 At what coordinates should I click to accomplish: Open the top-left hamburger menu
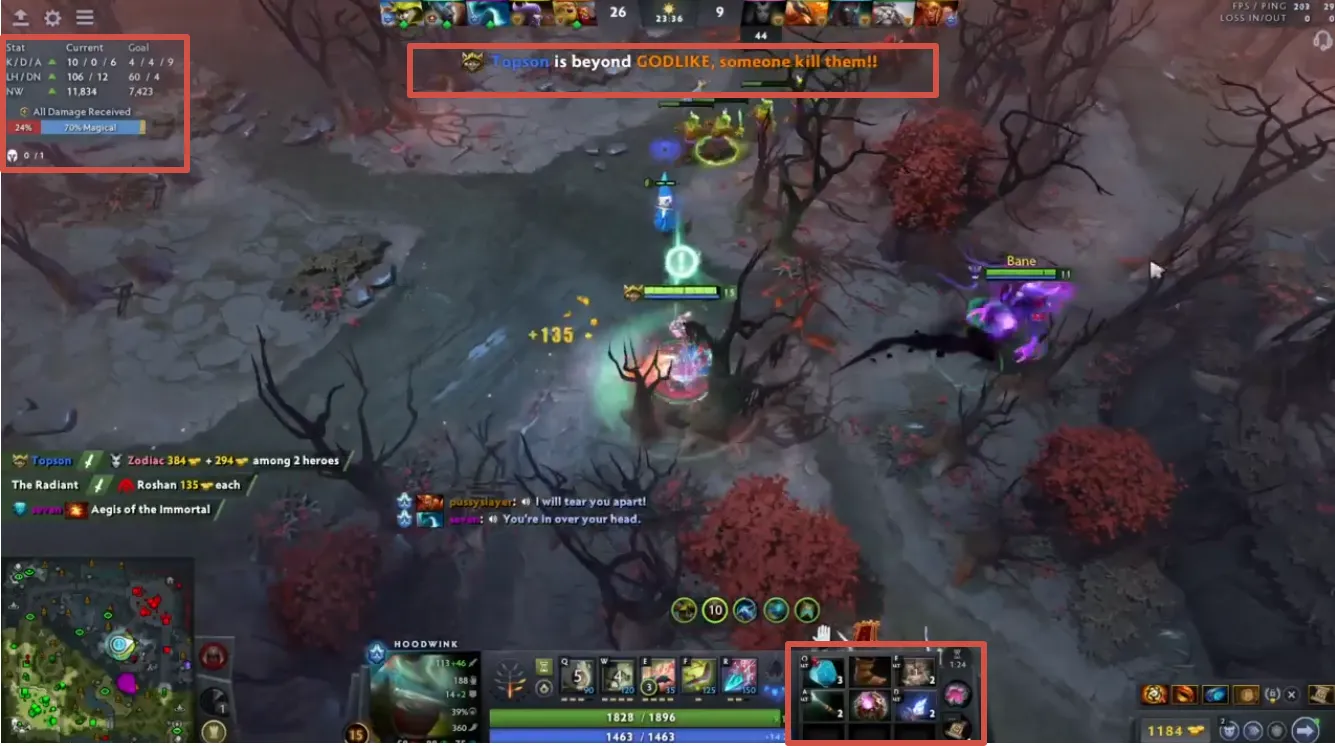tap(85, 17)
